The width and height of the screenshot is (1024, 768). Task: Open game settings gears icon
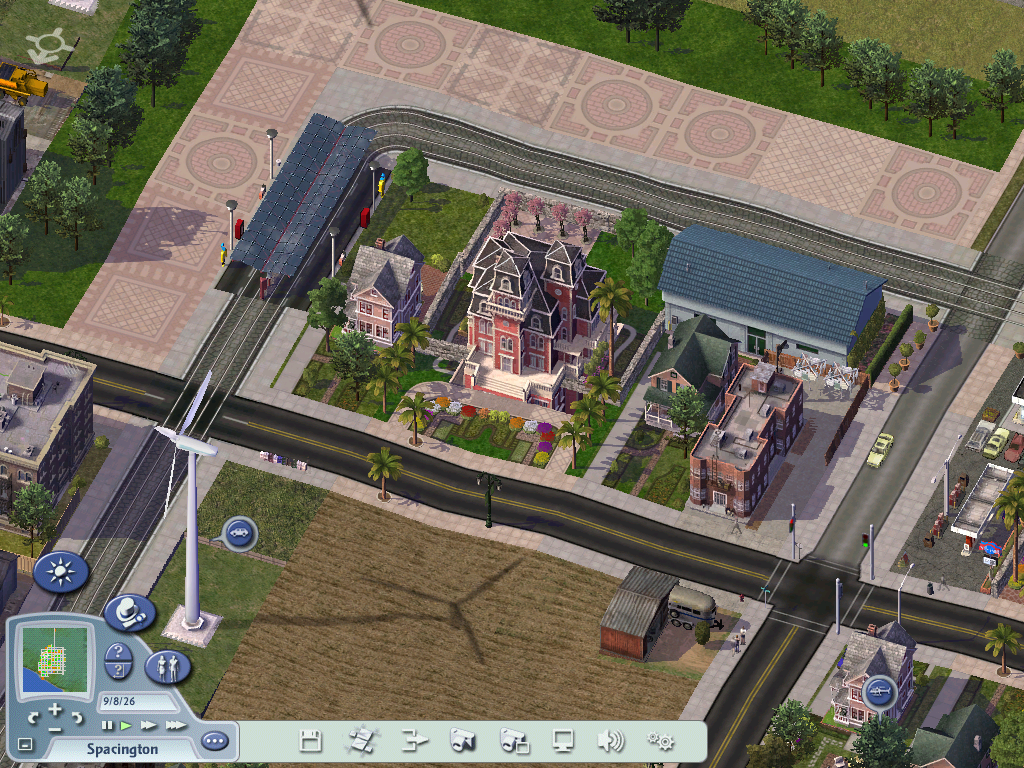coord(660,741)
